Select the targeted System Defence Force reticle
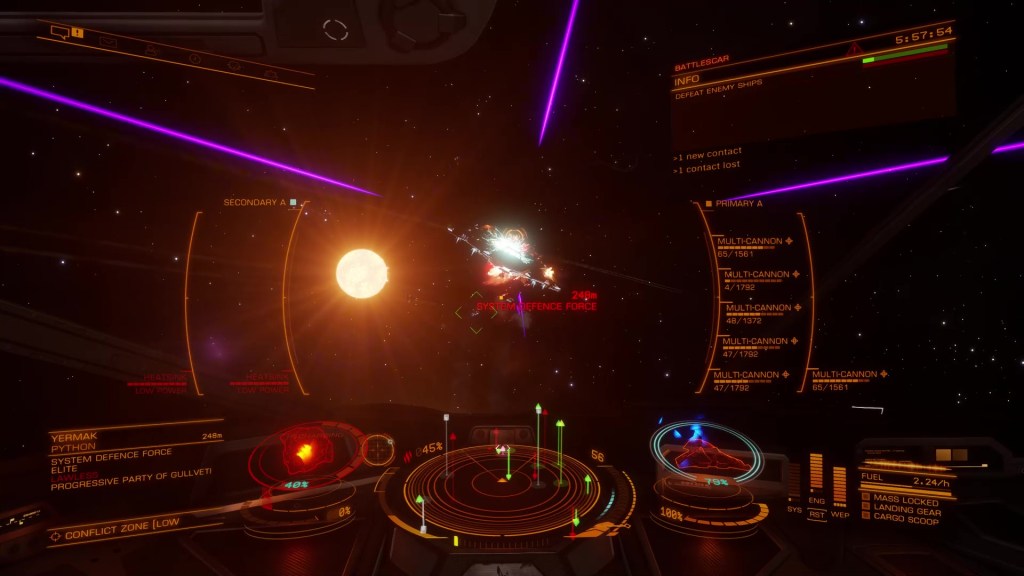This screenshot has height=576, width=1024. coord(470,312)
